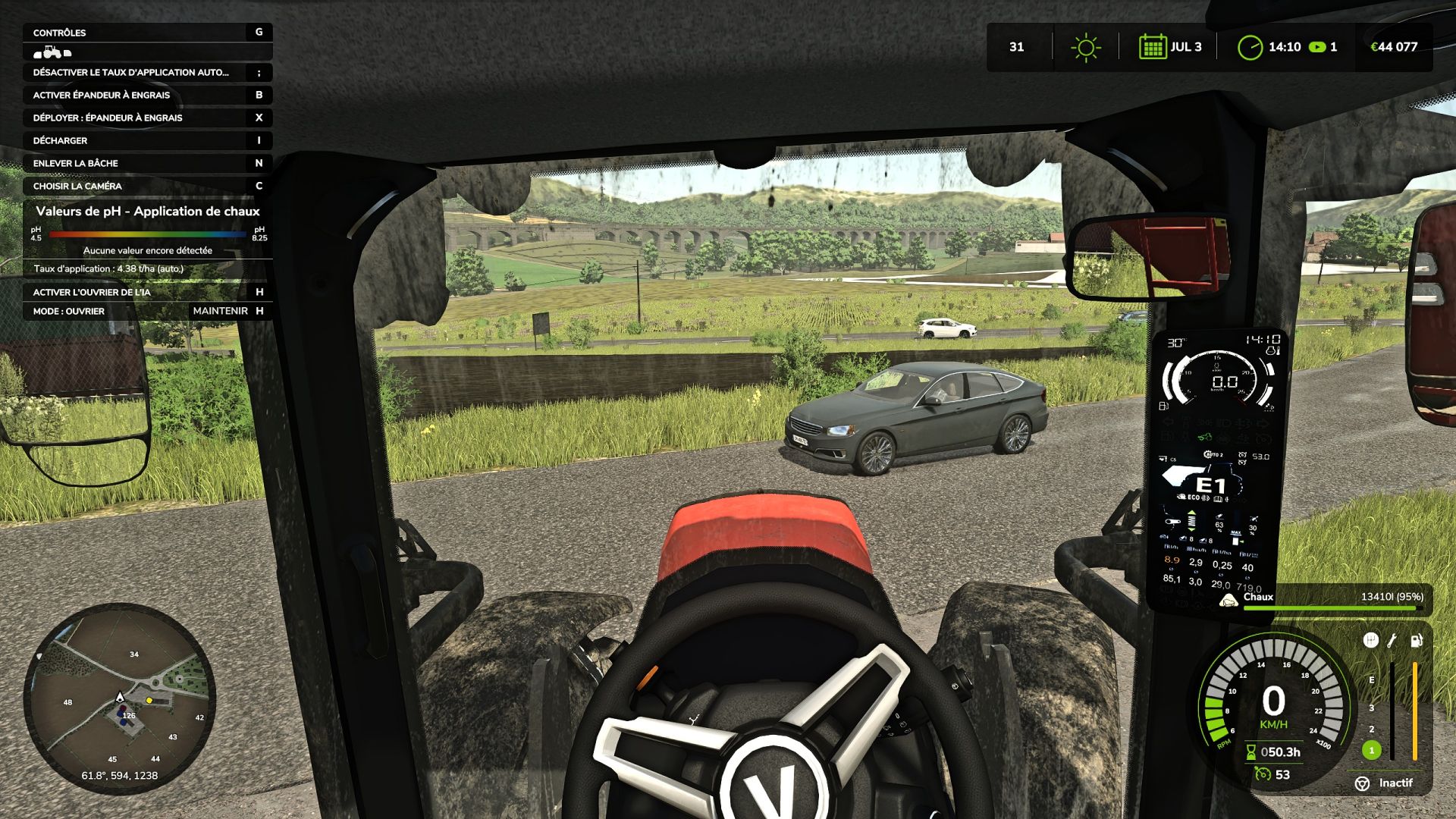Click the sun weather icon

[x=1085, y=47]
